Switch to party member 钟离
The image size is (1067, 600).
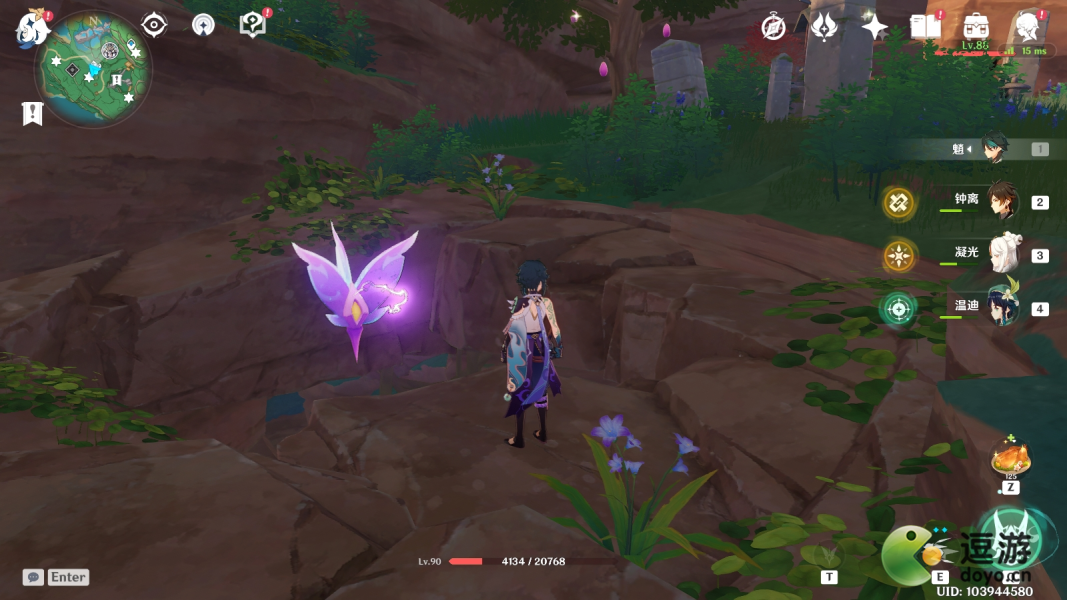pyautogui.click(x=1001, y=201)
